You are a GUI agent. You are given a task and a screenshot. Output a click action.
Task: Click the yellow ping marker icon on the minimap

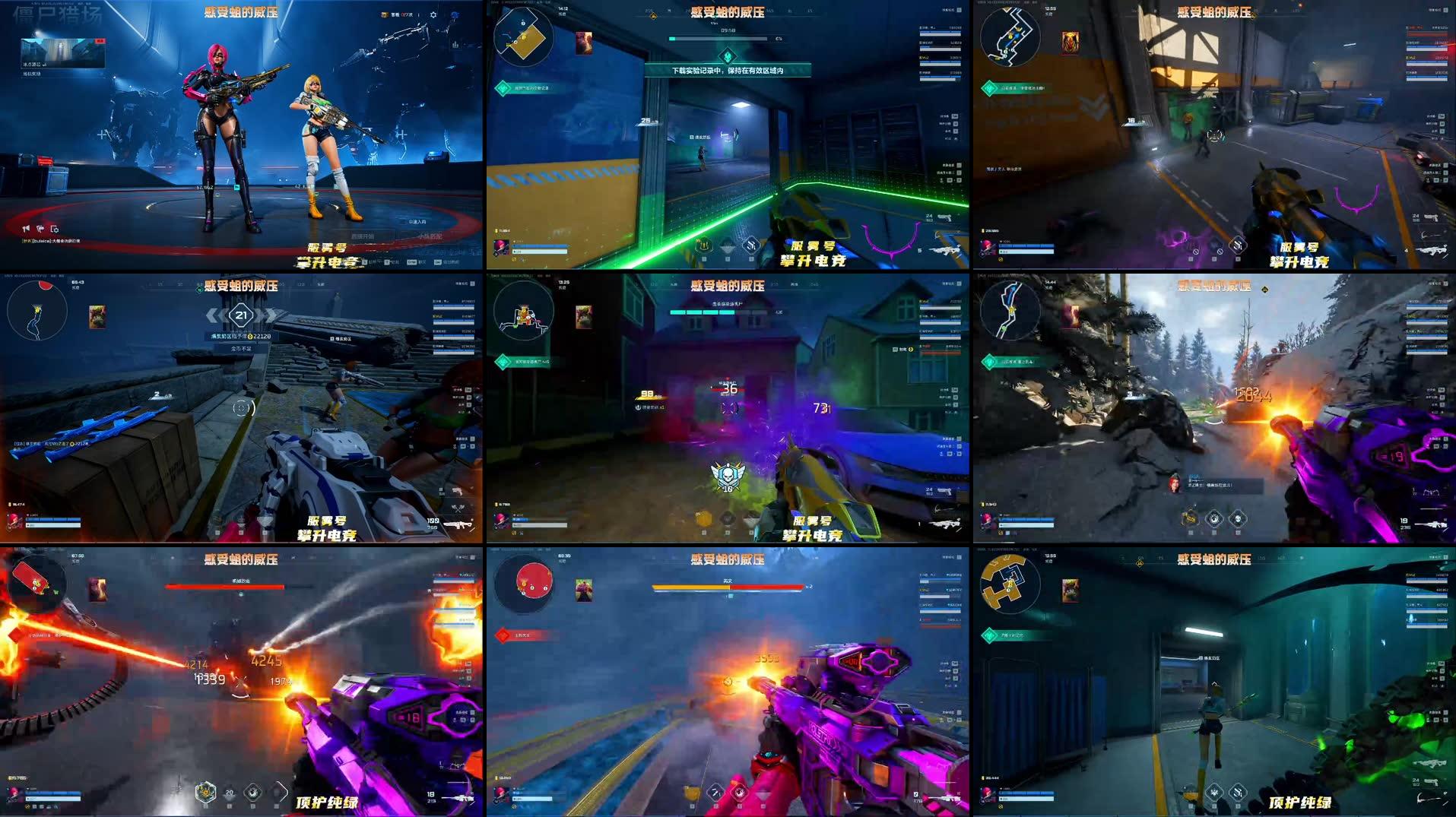(x=523, y=38)
